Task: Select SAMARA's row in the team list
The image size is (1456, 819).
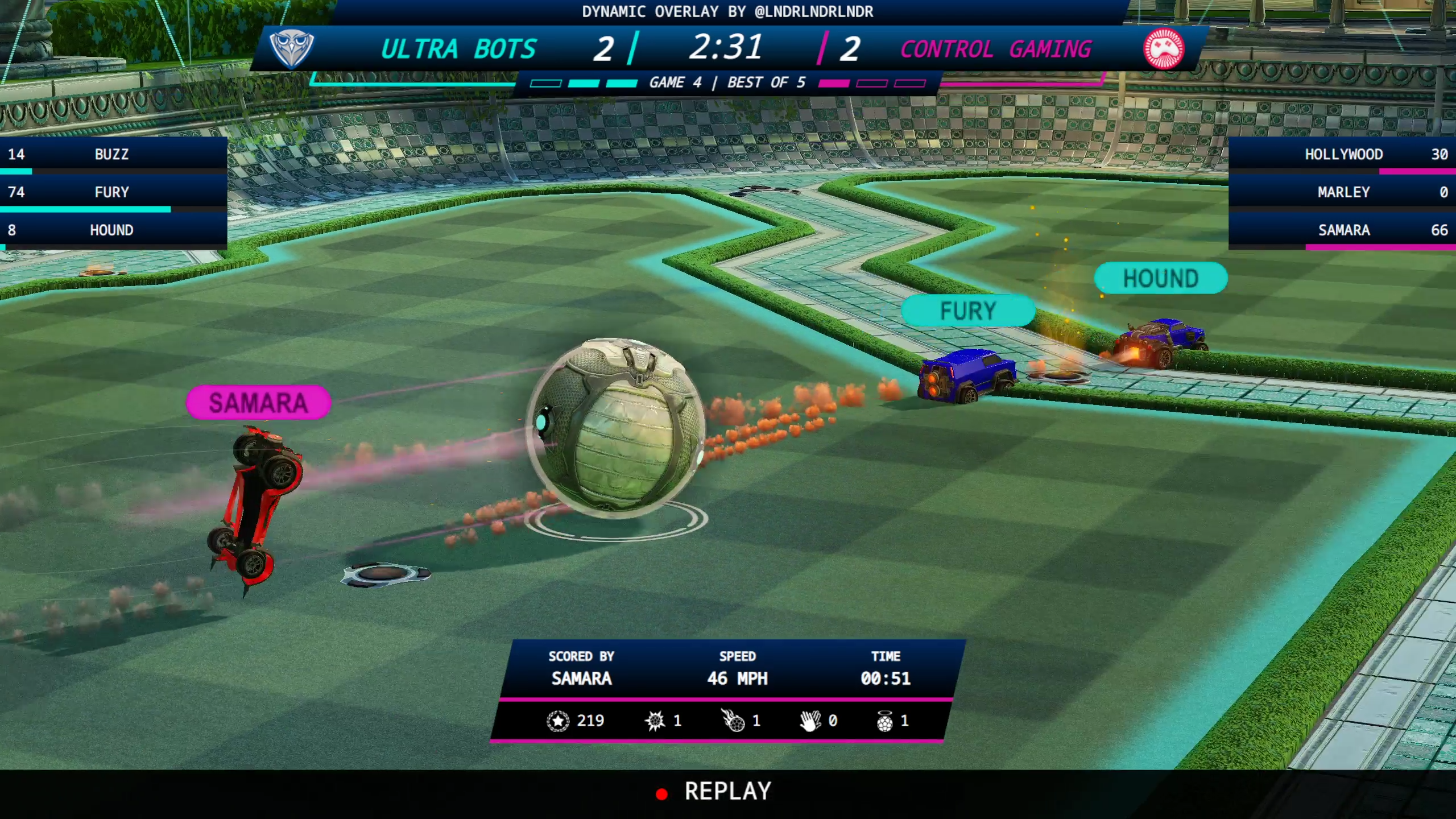Action: (1343, 230)
